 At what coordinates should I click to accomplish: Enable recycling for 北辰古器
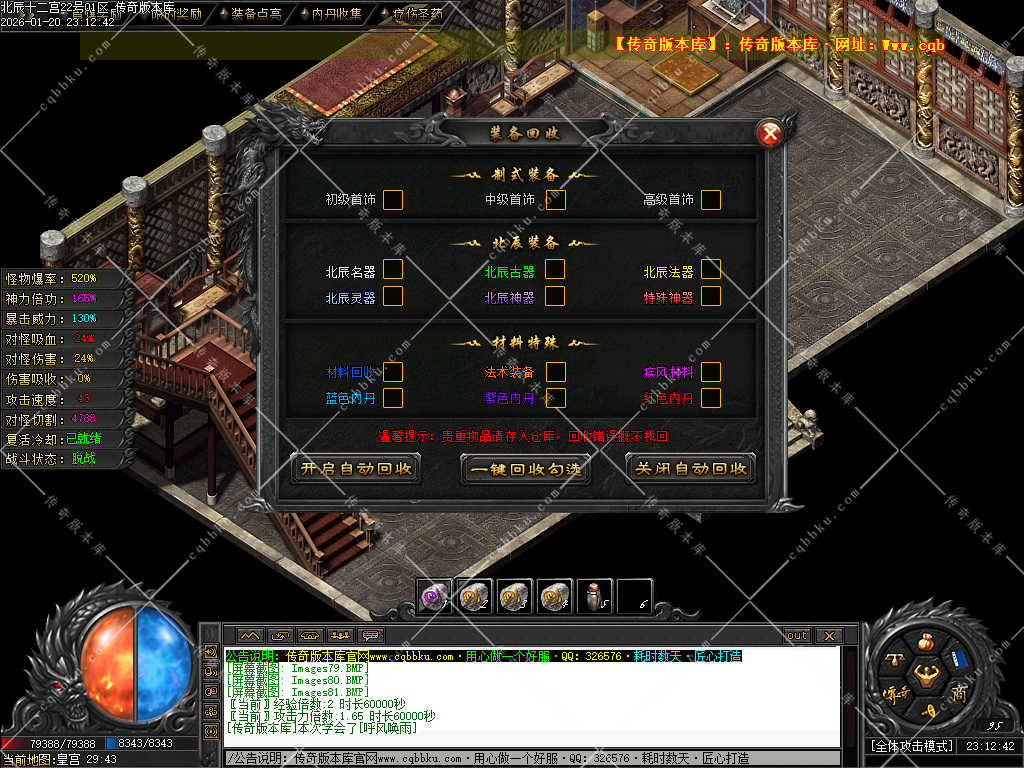point(555,269)
